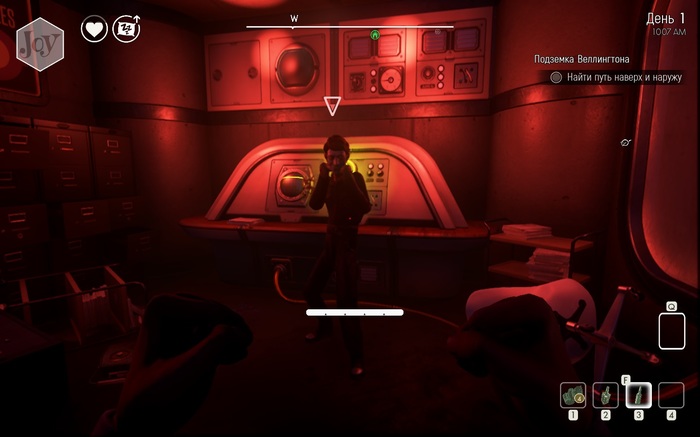Image resolution: width=700 pixels, height=437 pixels.
Task: Check the pillow sleep status icon
Action: click(127, 29)
